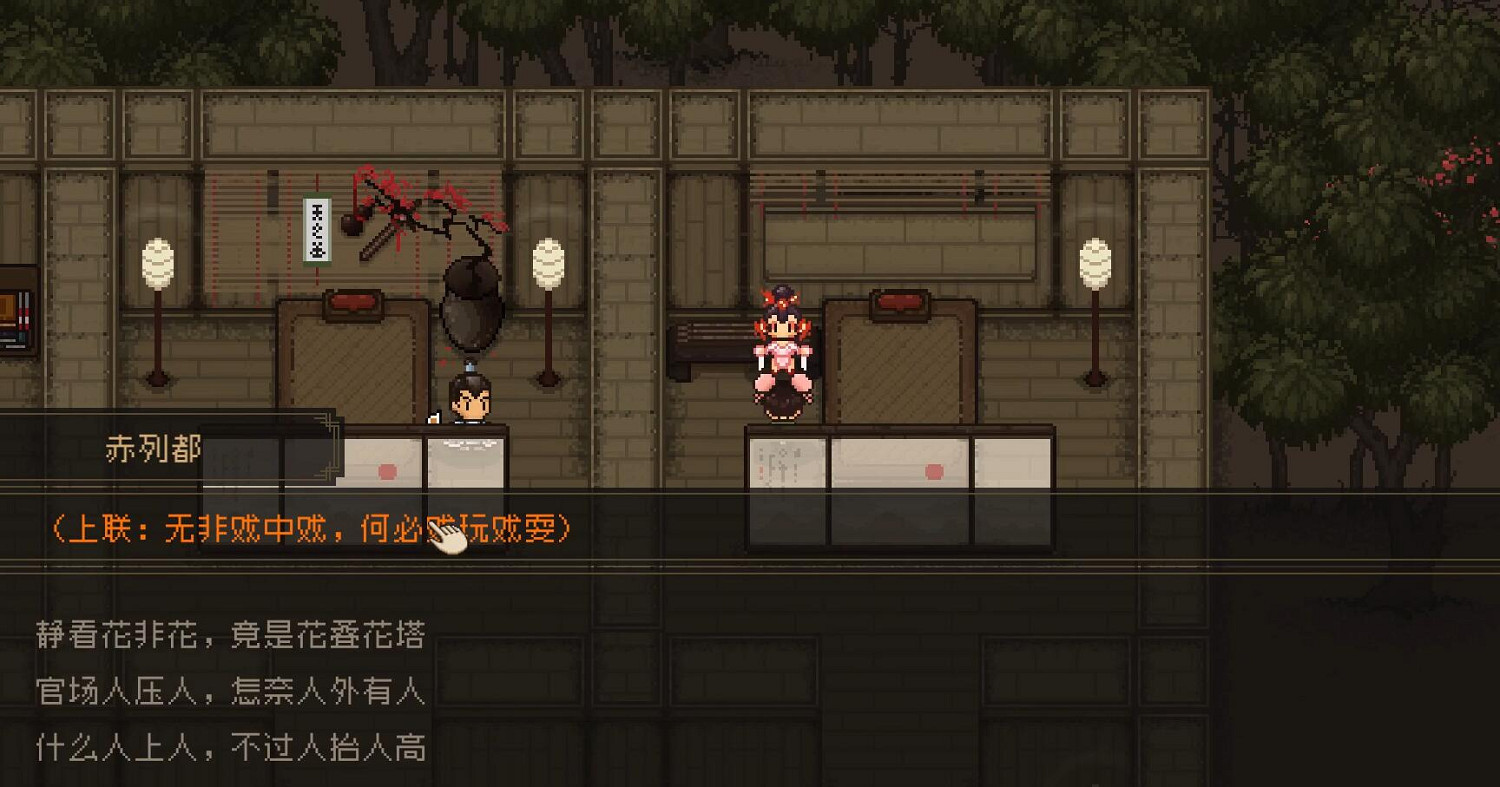The height and width of the screenshot is (787, 1500).
Task: Click the middle standing lantern
Action: pos(547,260)
